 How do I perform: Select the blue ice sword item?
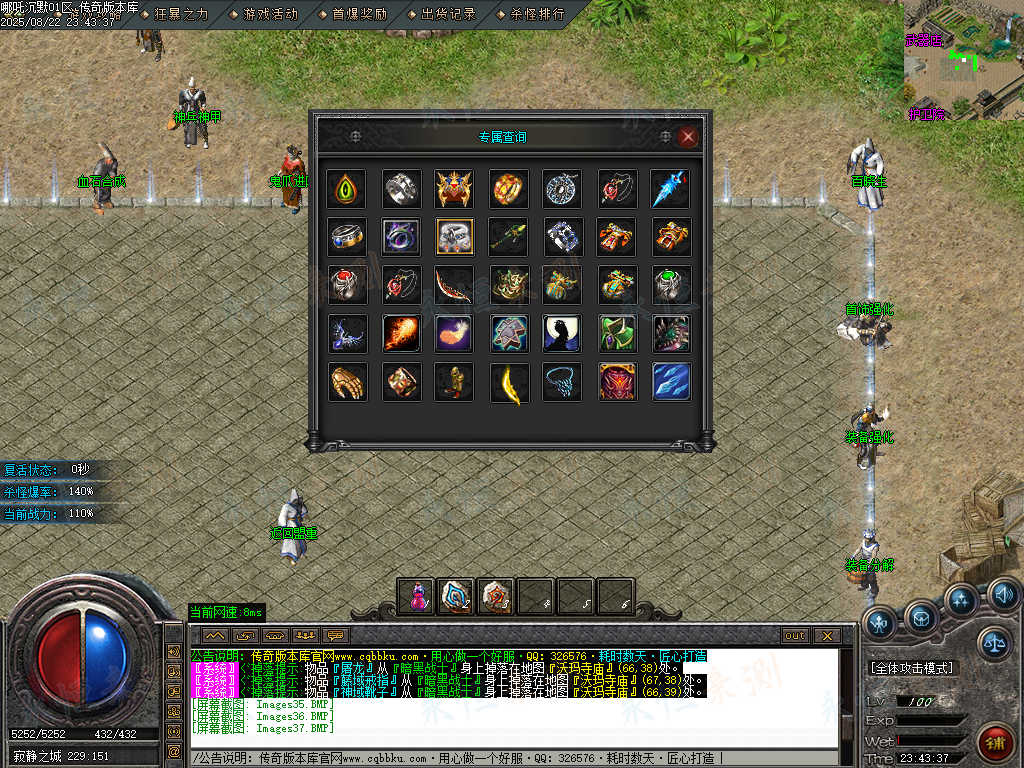pyautogui.click(x=671, y=188)
